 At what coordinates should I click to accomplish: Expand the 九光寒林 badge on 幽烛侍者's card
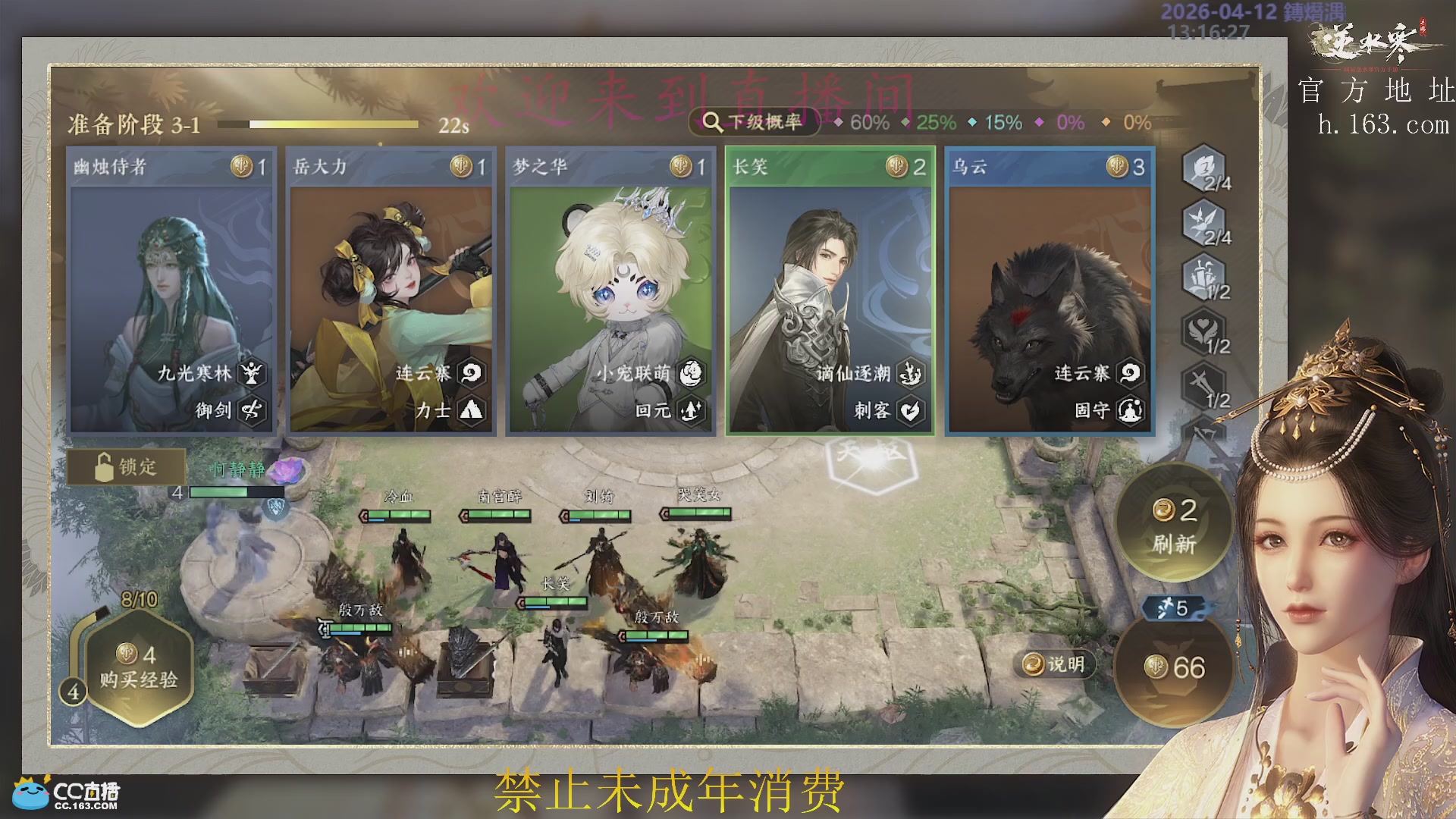pyautogui.click(x=250, y=374)
